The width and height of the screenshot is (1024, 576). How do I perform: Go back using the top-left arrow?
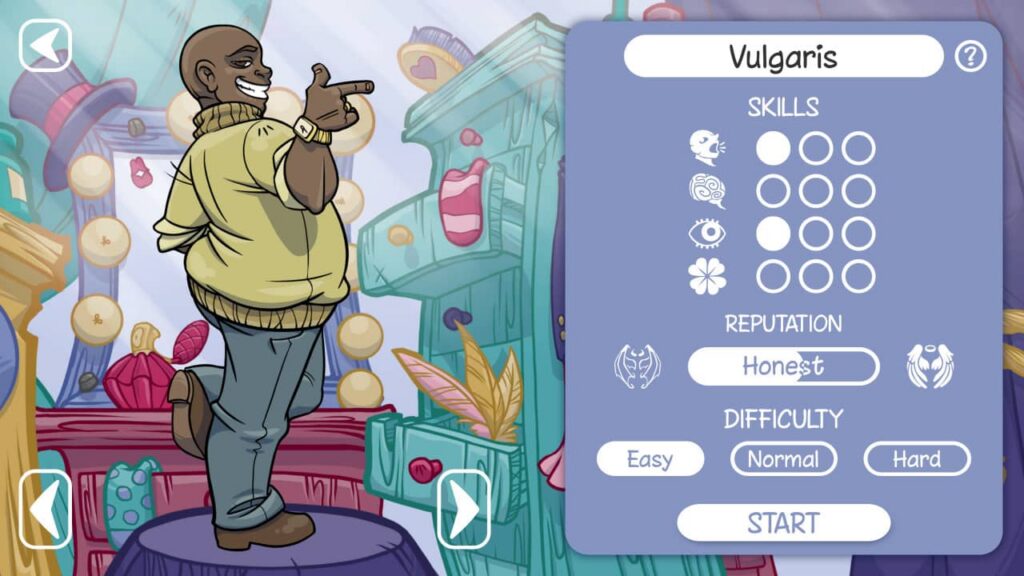point(45,46)
